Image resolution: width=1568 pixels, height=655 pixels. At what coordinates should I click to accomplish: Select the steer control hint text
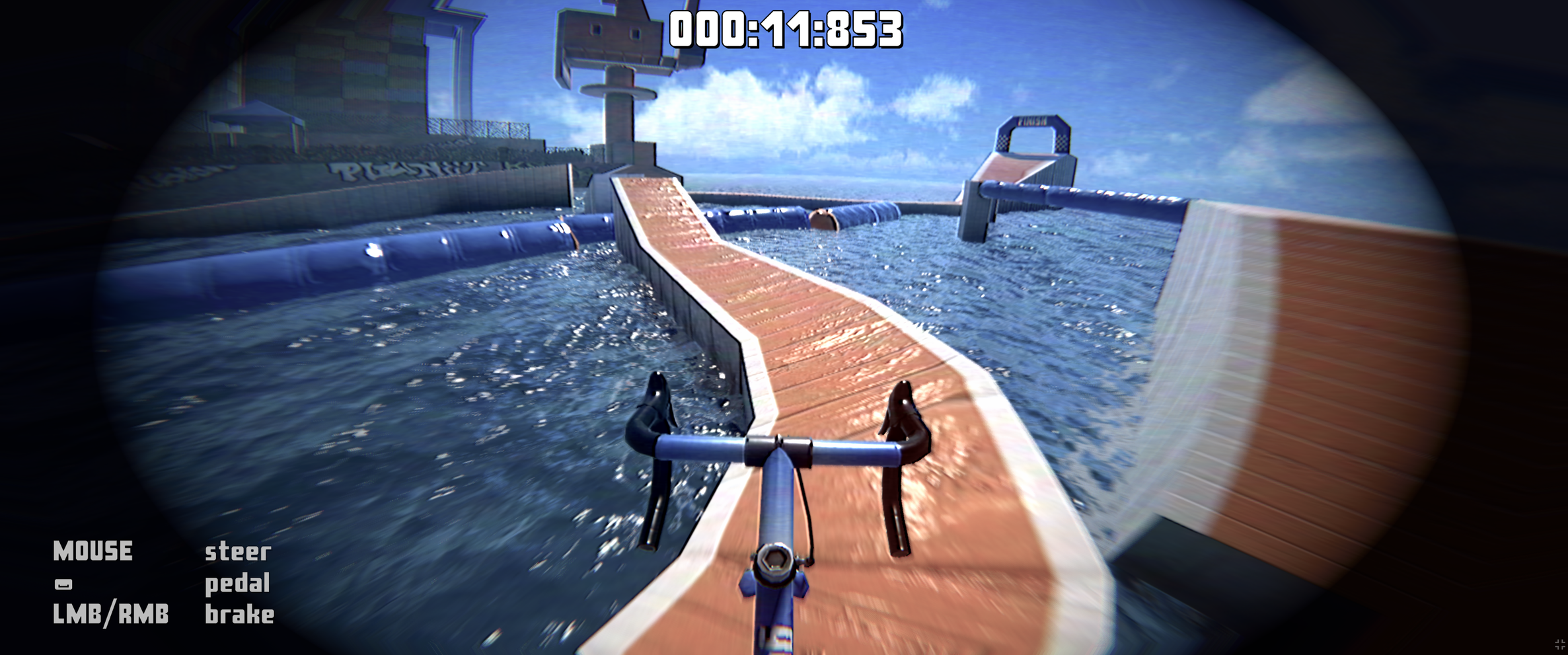tap(237, 551)
